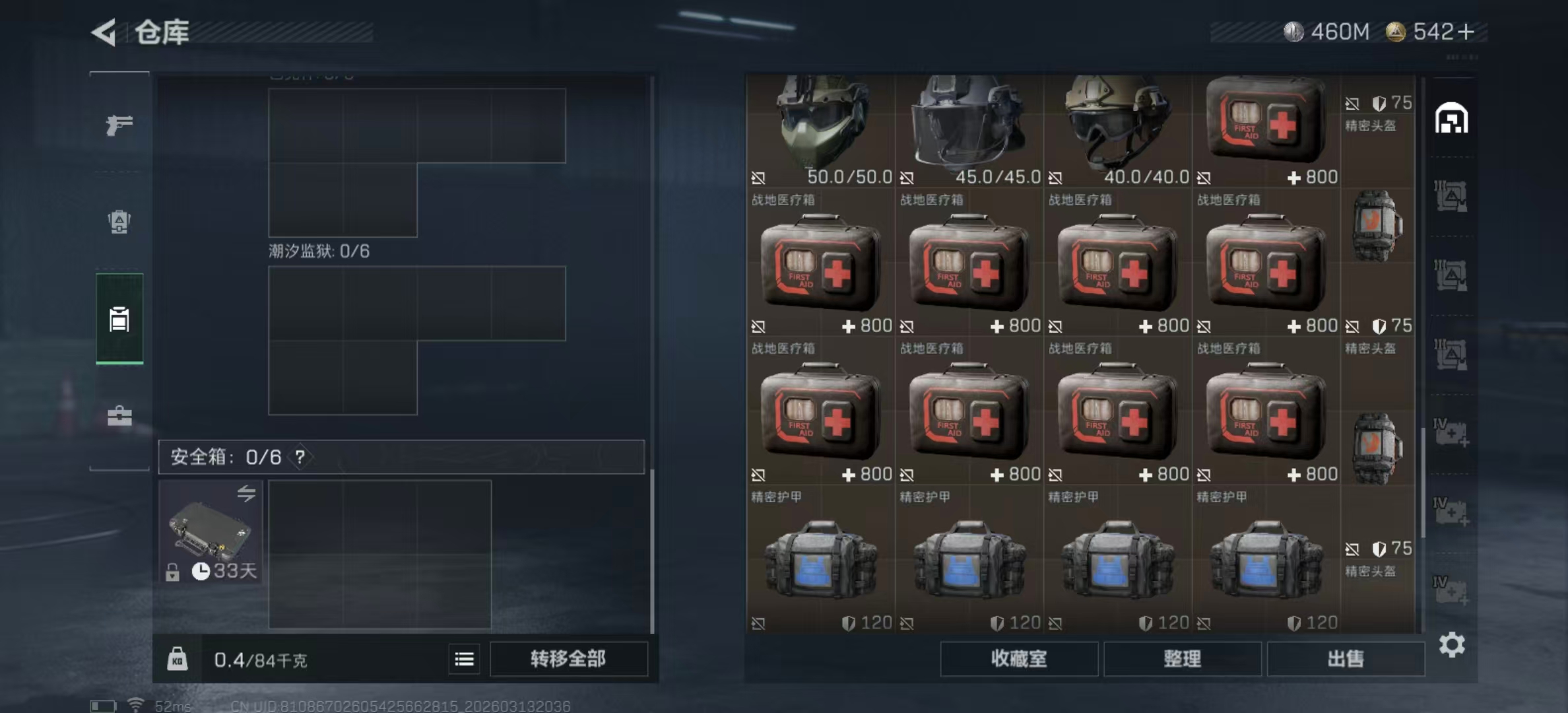Click the list view icon beside the weight bar
The height and width of the screenshot is (713, 1568).
pyautogui.click(x=465, y=659)
